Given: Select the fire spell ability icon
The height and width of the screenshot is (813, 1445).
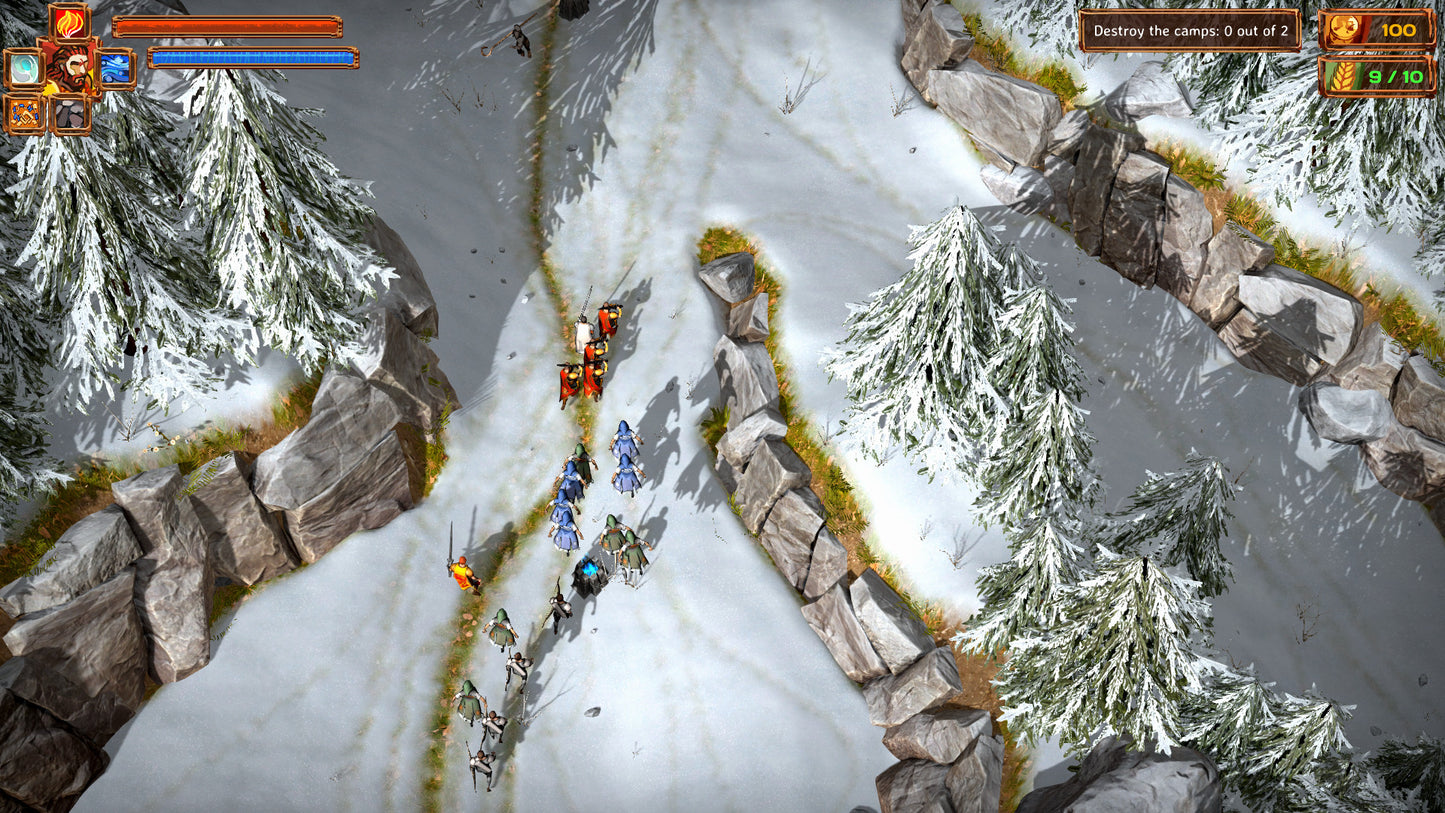Looking at the screenshot, I should [69, 23].
